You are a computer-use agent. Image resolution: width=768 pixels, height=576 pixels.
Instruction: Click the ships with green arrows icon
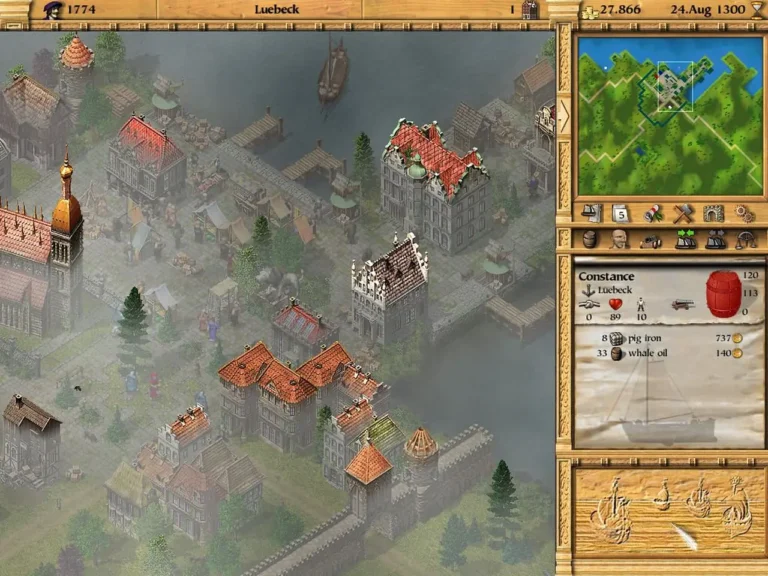point(683,240)
